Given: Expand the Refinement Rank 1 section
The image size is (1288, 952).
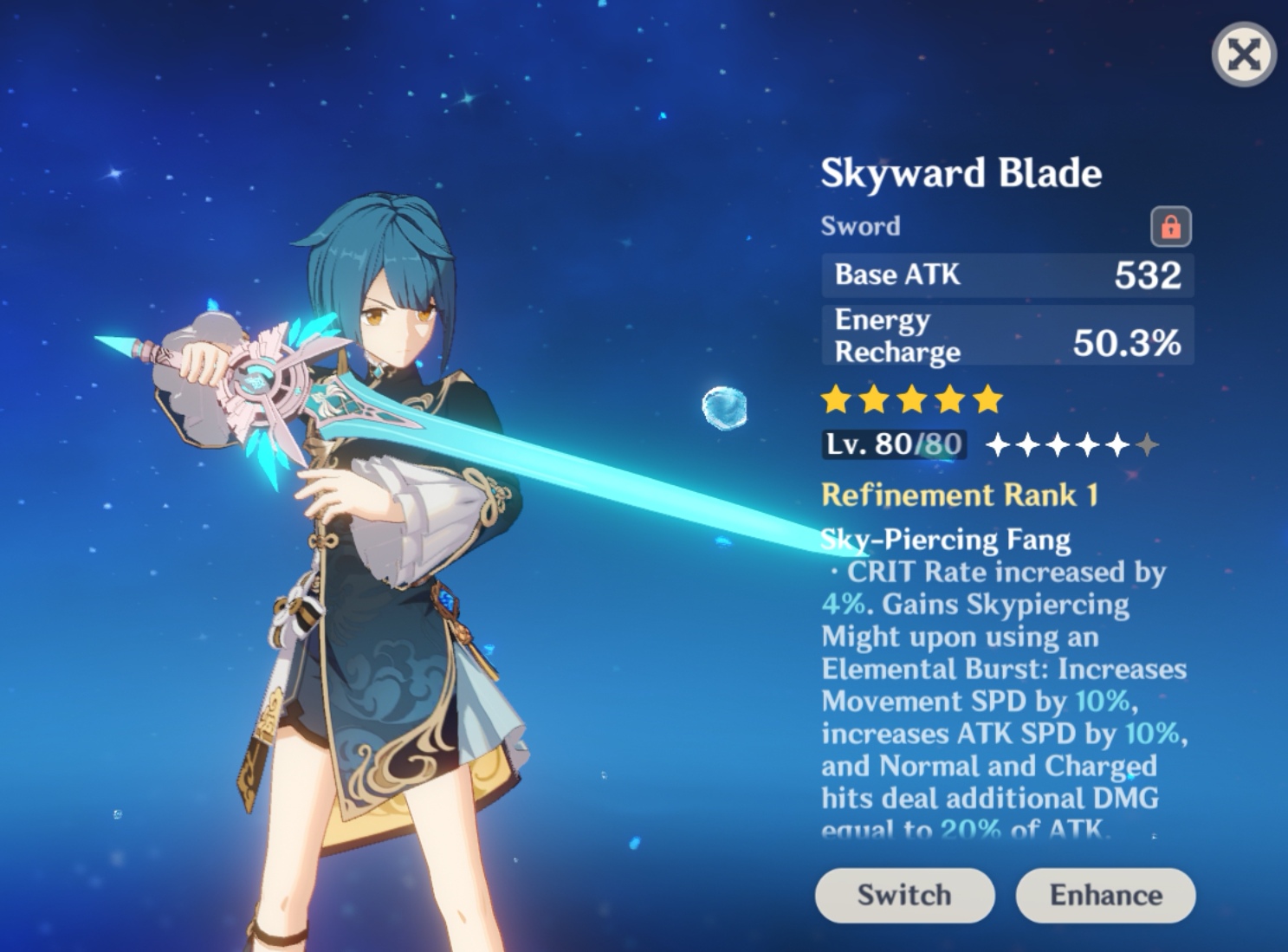Looking at the screenshot, I should click(x=958, y=495).
